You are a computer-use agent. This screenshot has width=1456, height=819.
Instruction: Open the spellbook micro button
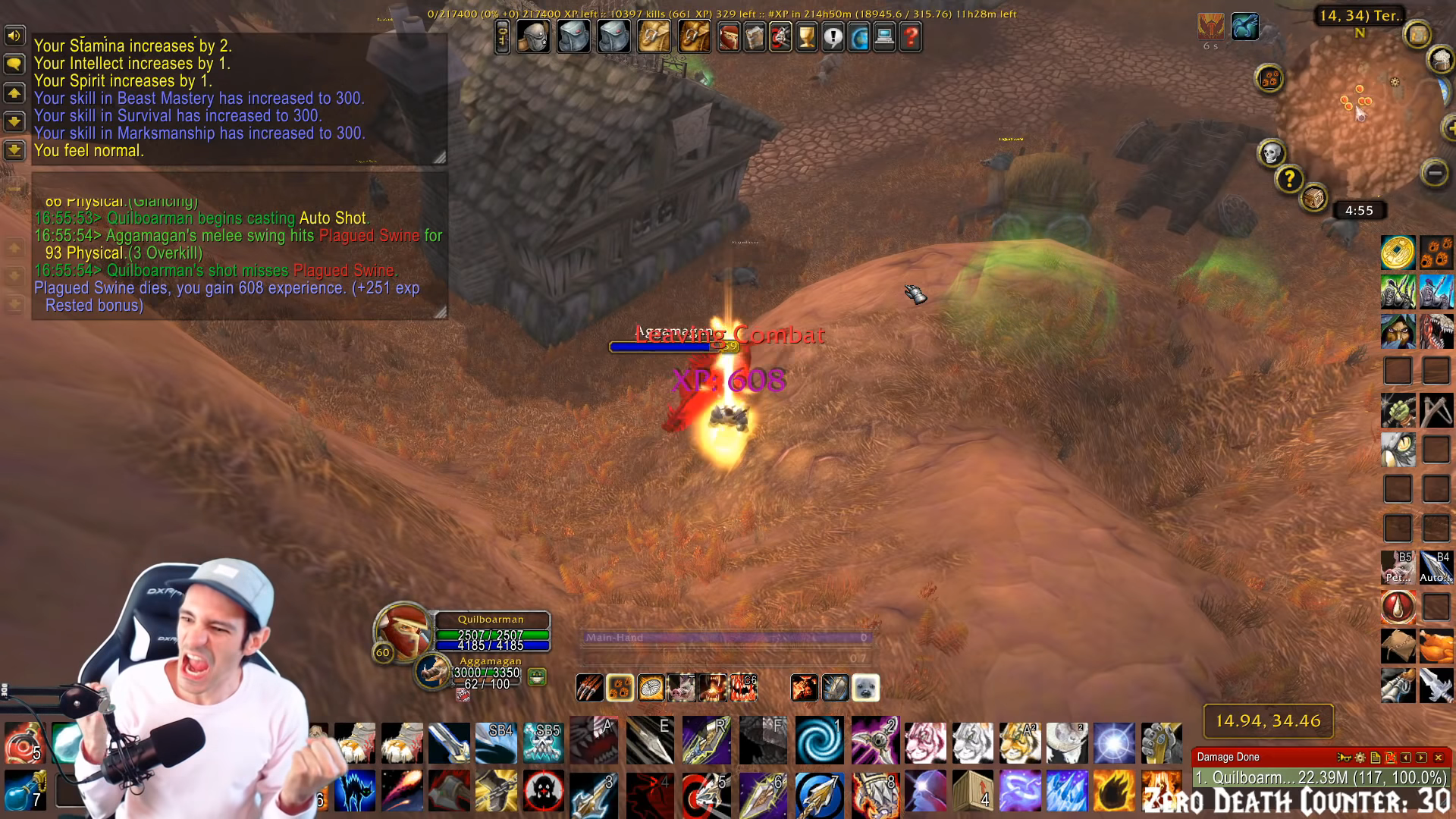tap(755, 36)
